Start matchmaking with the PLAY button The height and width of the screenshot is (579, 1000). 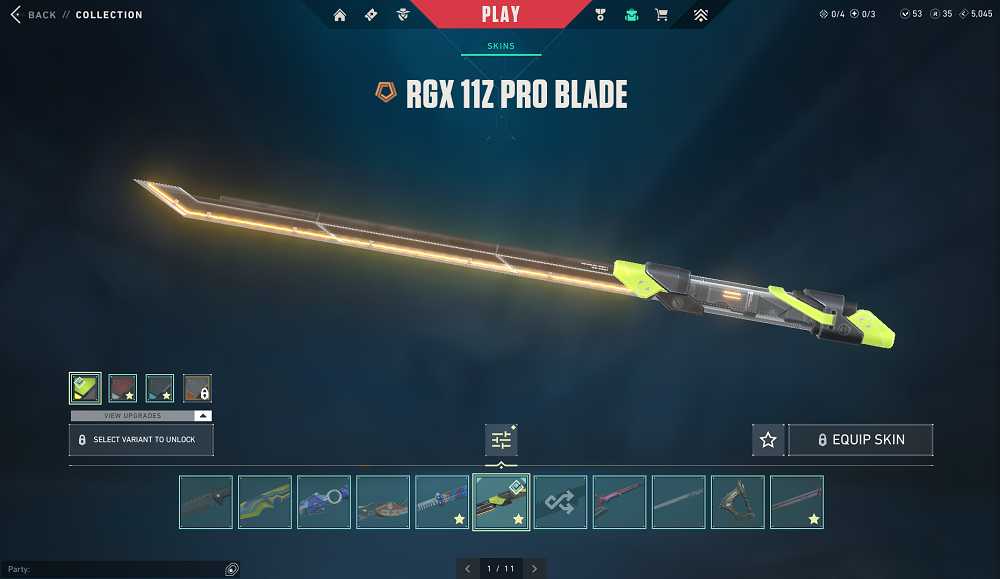click(x=500, y=14)
